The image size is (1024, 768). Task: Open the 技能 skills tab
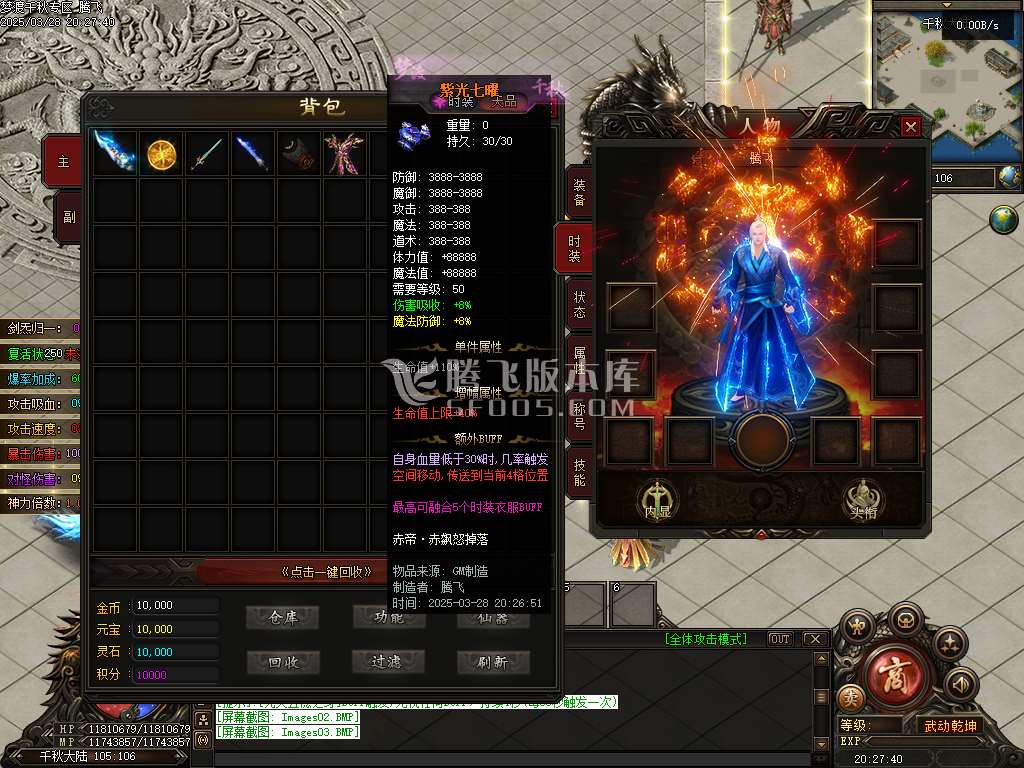[x=579, y=472]
